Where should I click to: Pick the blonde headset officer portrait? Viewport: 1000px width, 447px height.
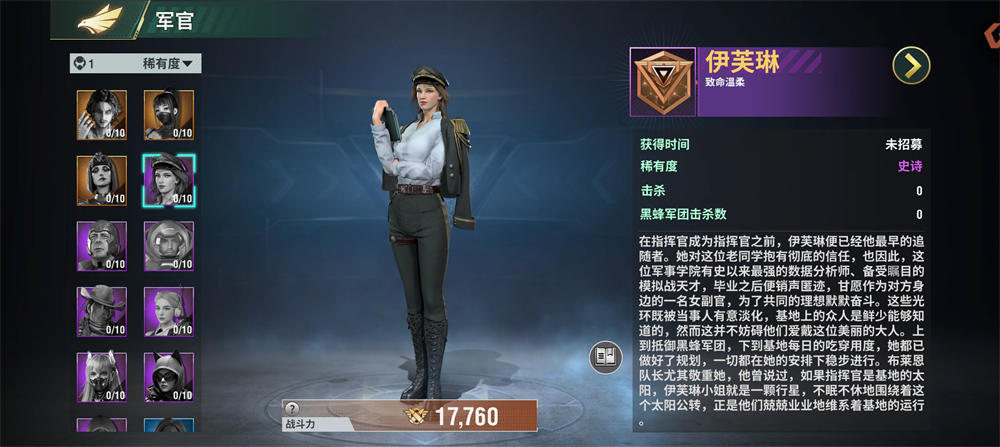[168, 311]
